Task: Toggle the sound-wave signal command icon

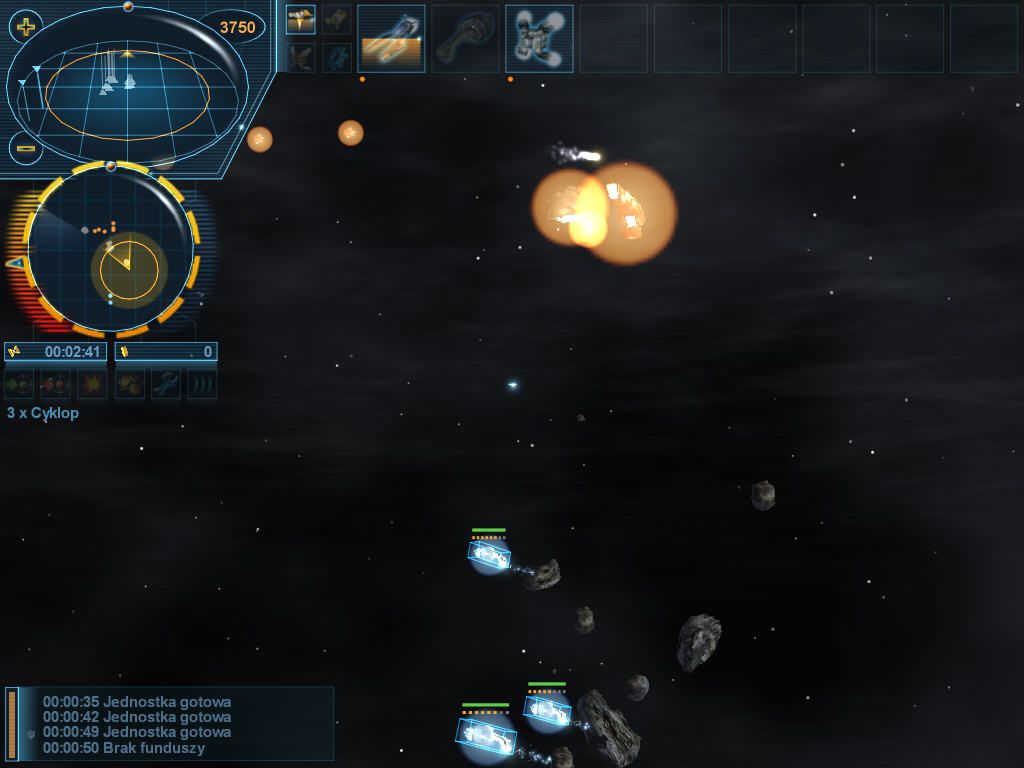Action: 202,384
